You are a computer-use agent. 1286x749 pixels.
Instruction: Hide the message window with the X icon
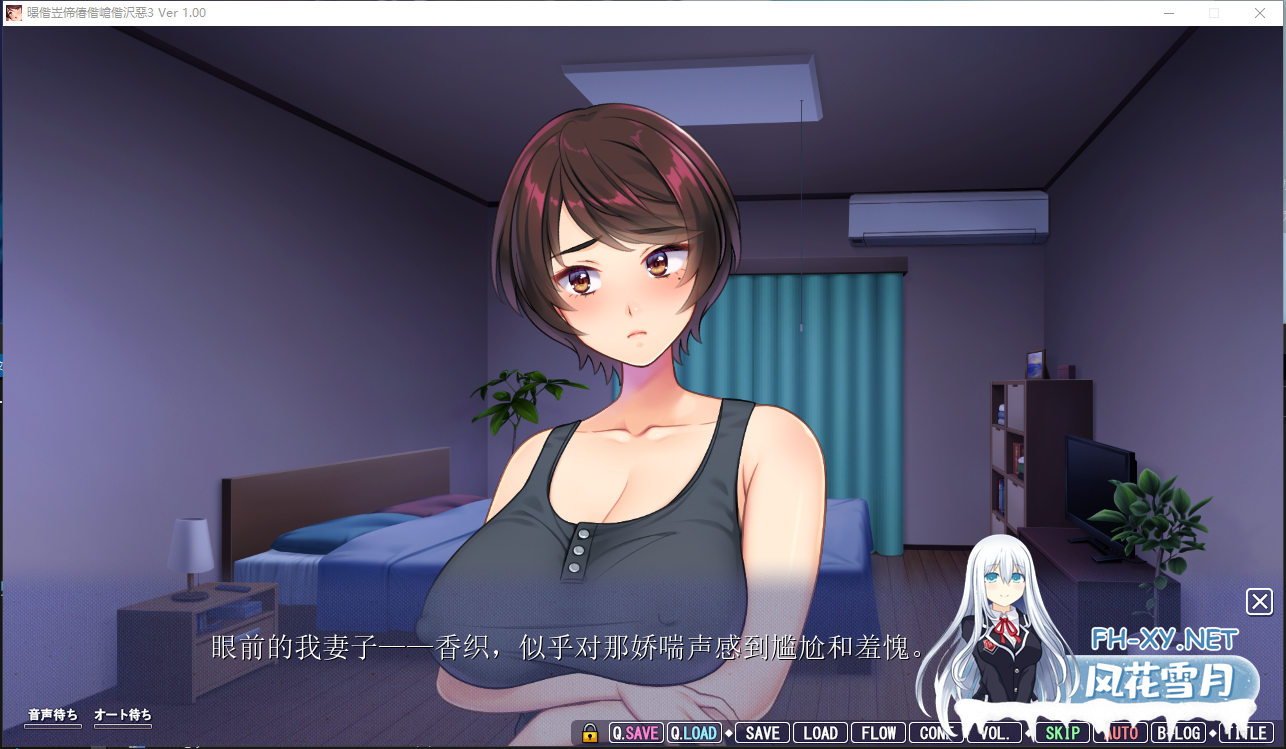(1258, 600)
